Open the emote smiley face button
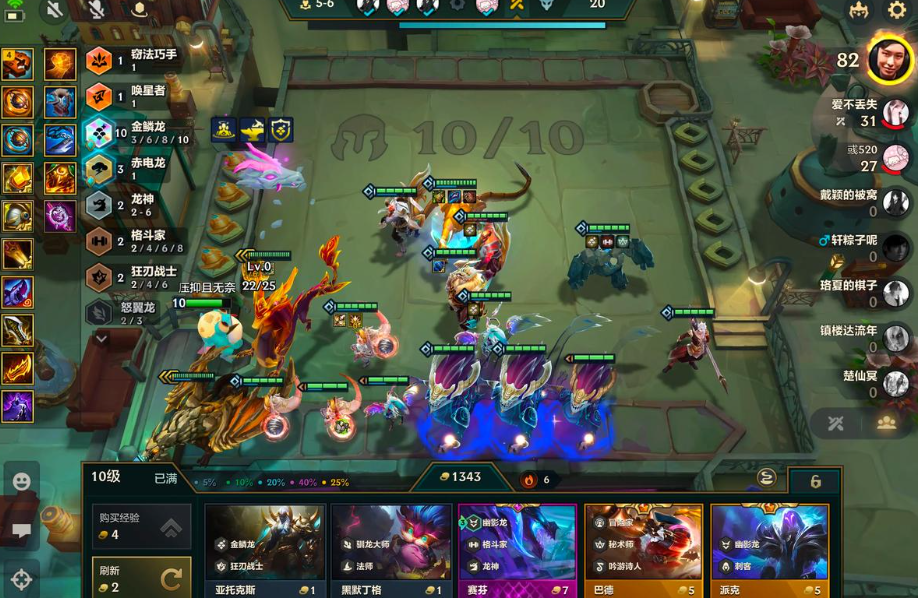The width and height of the screenshot is (918, 598). (21, 482)
